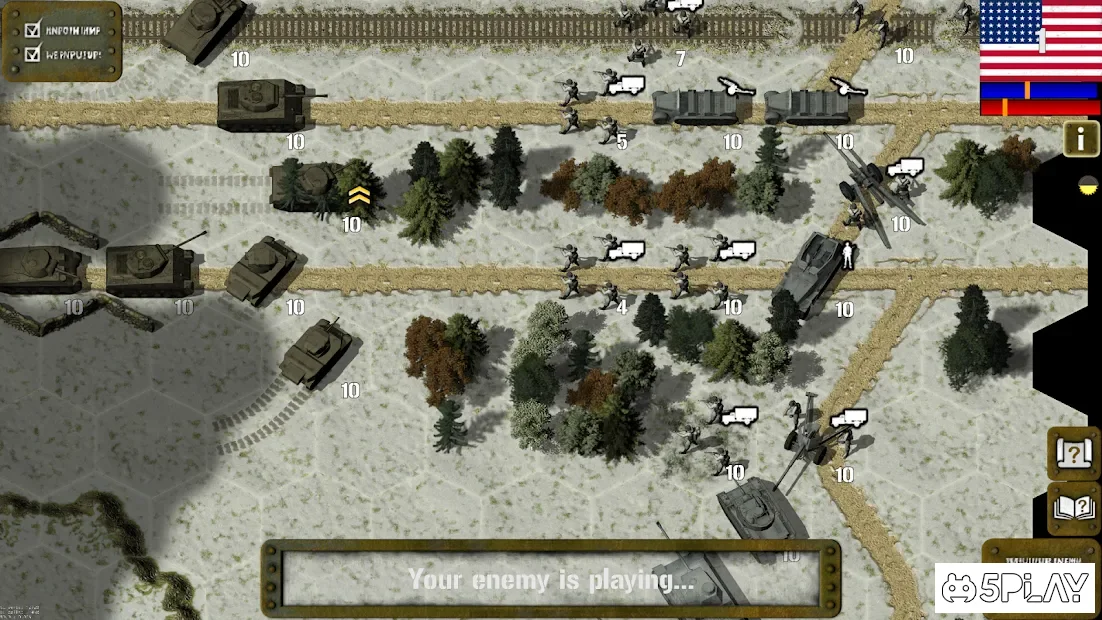Click the American flag turn indicator
Viewport: 1102px width, 620px height.
coord(1040,40)
